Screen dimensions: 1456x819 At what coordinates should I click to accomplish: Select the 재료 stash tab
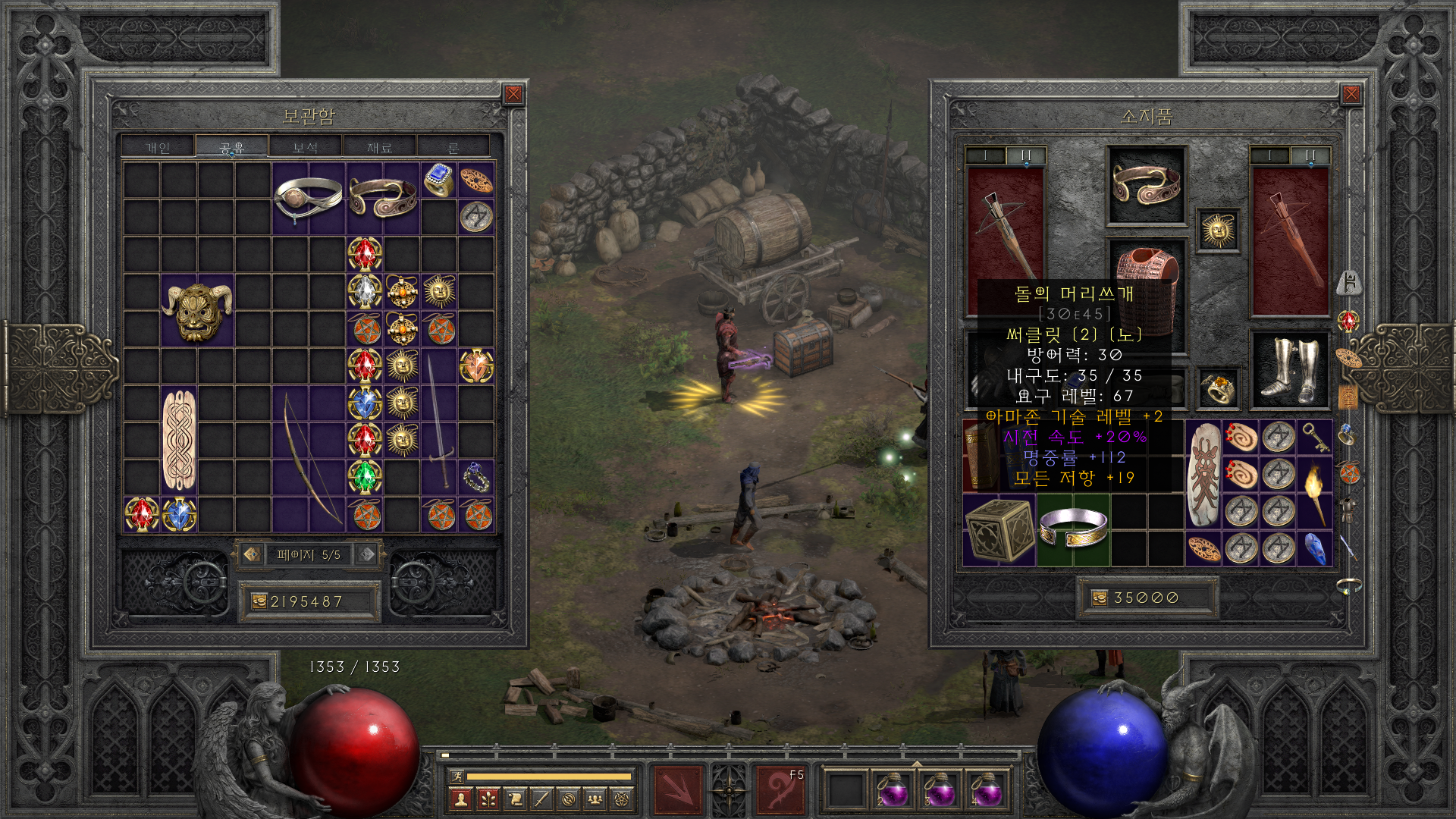(379, 147)
